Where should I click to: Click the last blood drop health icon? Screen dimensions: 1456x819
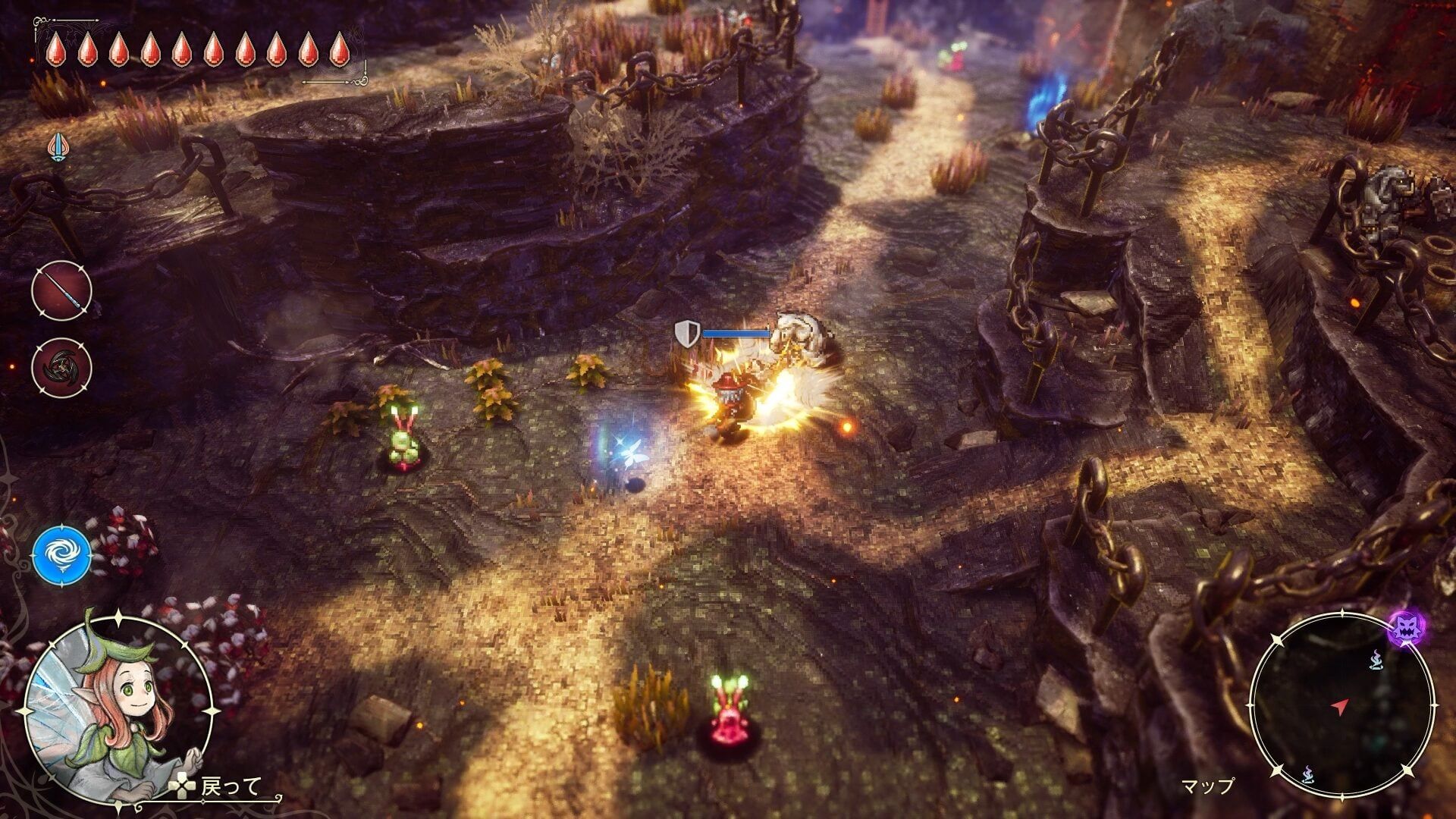pos(339,47)
